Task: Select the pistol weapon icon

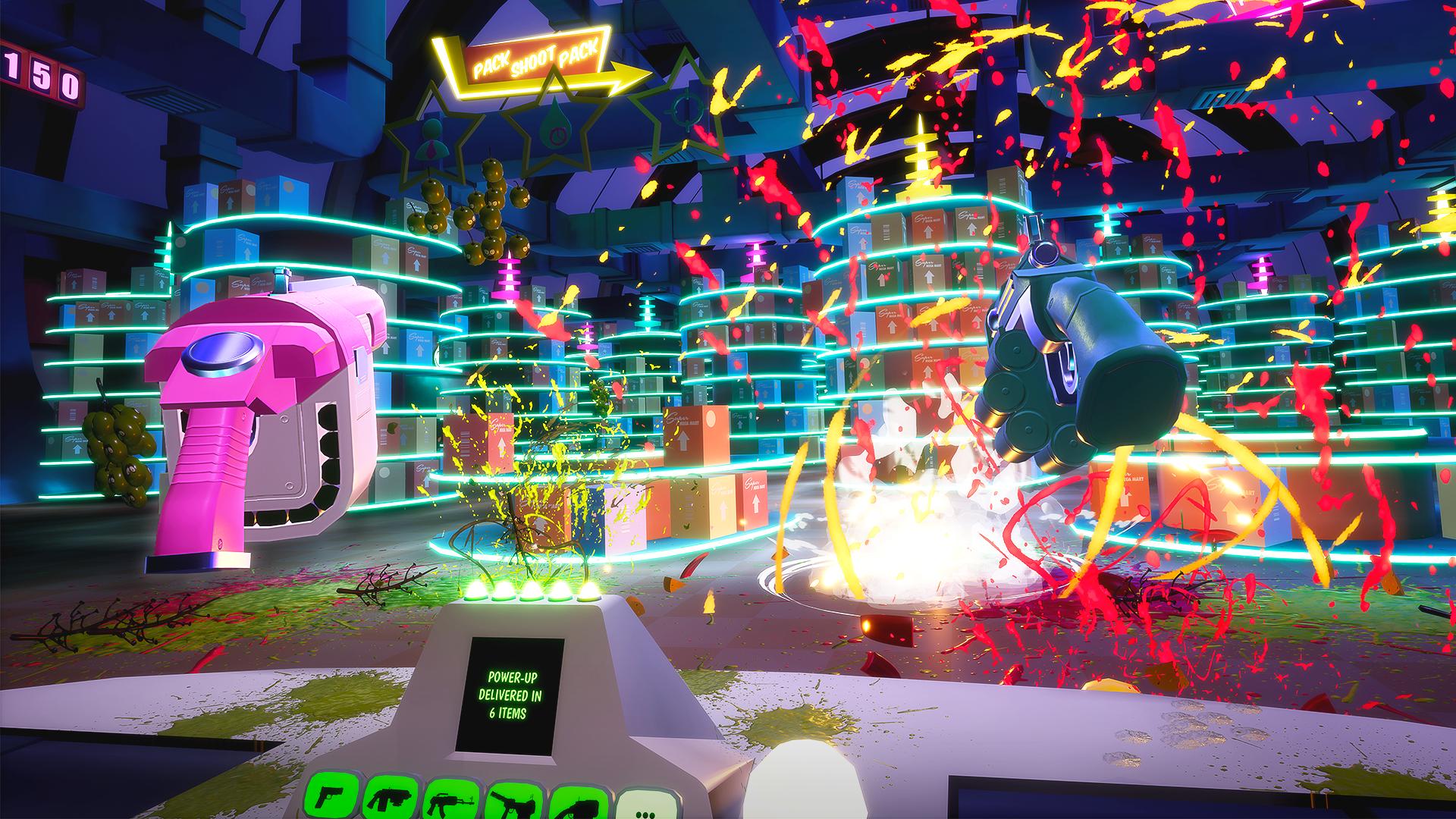Action: 329,799
